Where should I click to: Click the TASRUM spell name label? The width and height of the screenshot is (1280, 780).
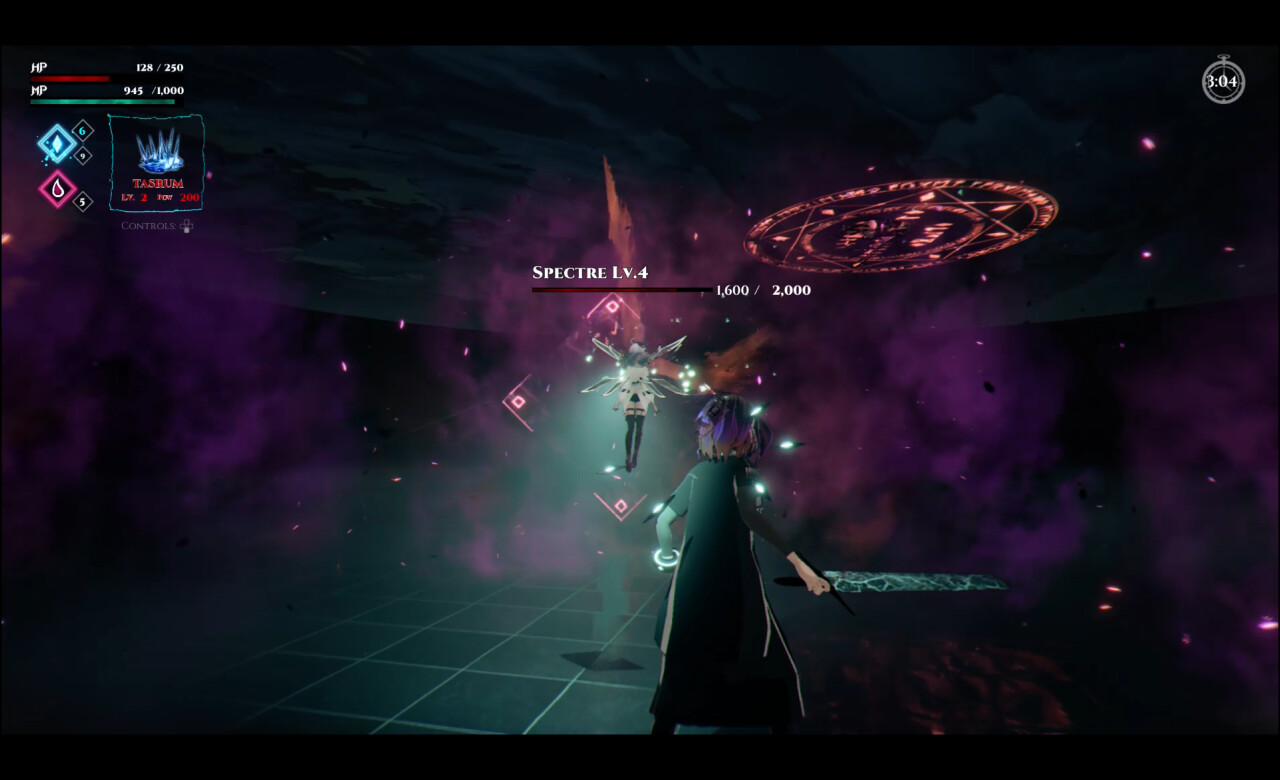pyautogui.click(x=158, y=182)
